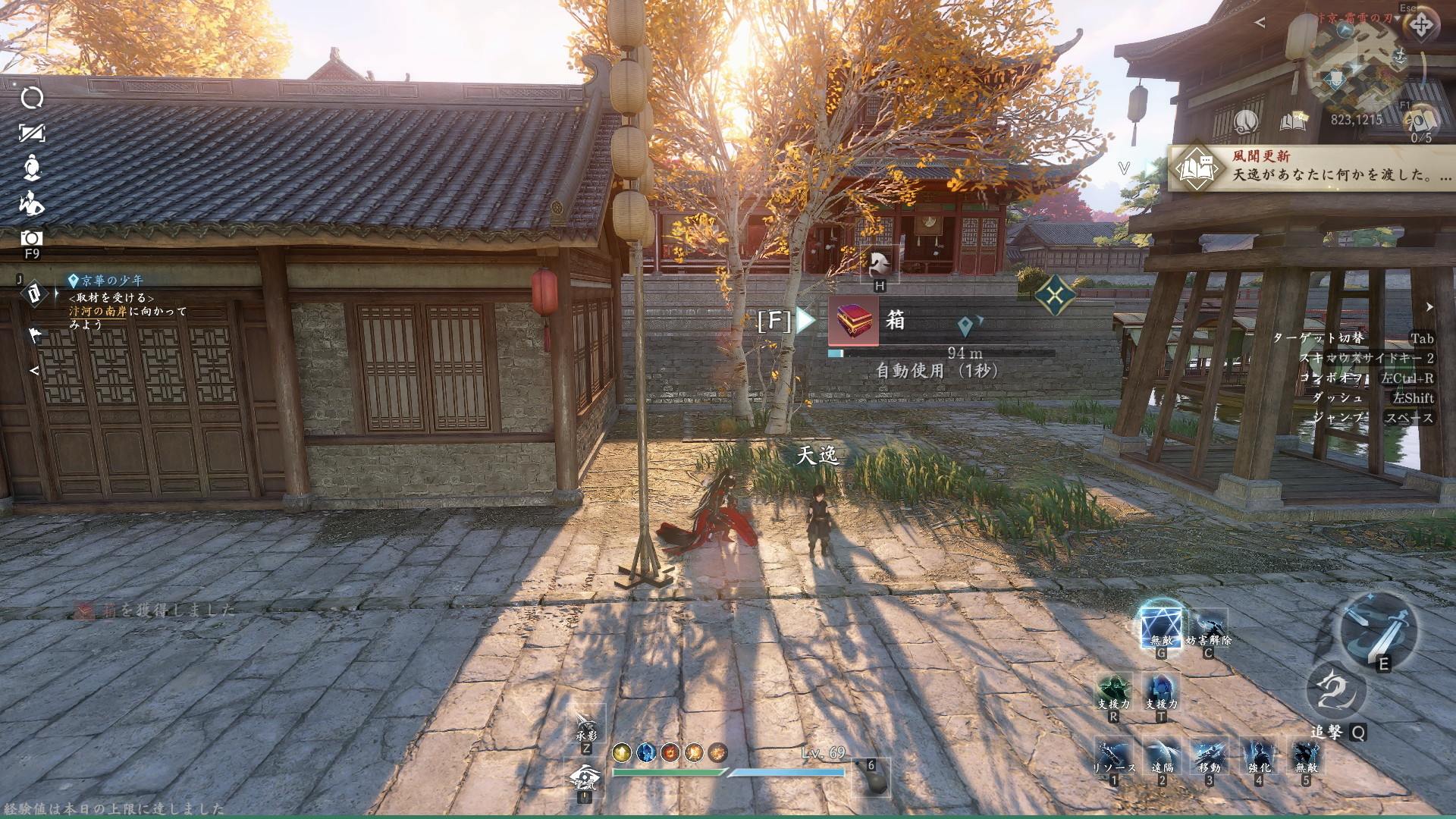The height and width of the screenshot is (819, 1456).
Task: Activate the 遠隔 ranged skill slot
Action: [x=1162, y=757]
